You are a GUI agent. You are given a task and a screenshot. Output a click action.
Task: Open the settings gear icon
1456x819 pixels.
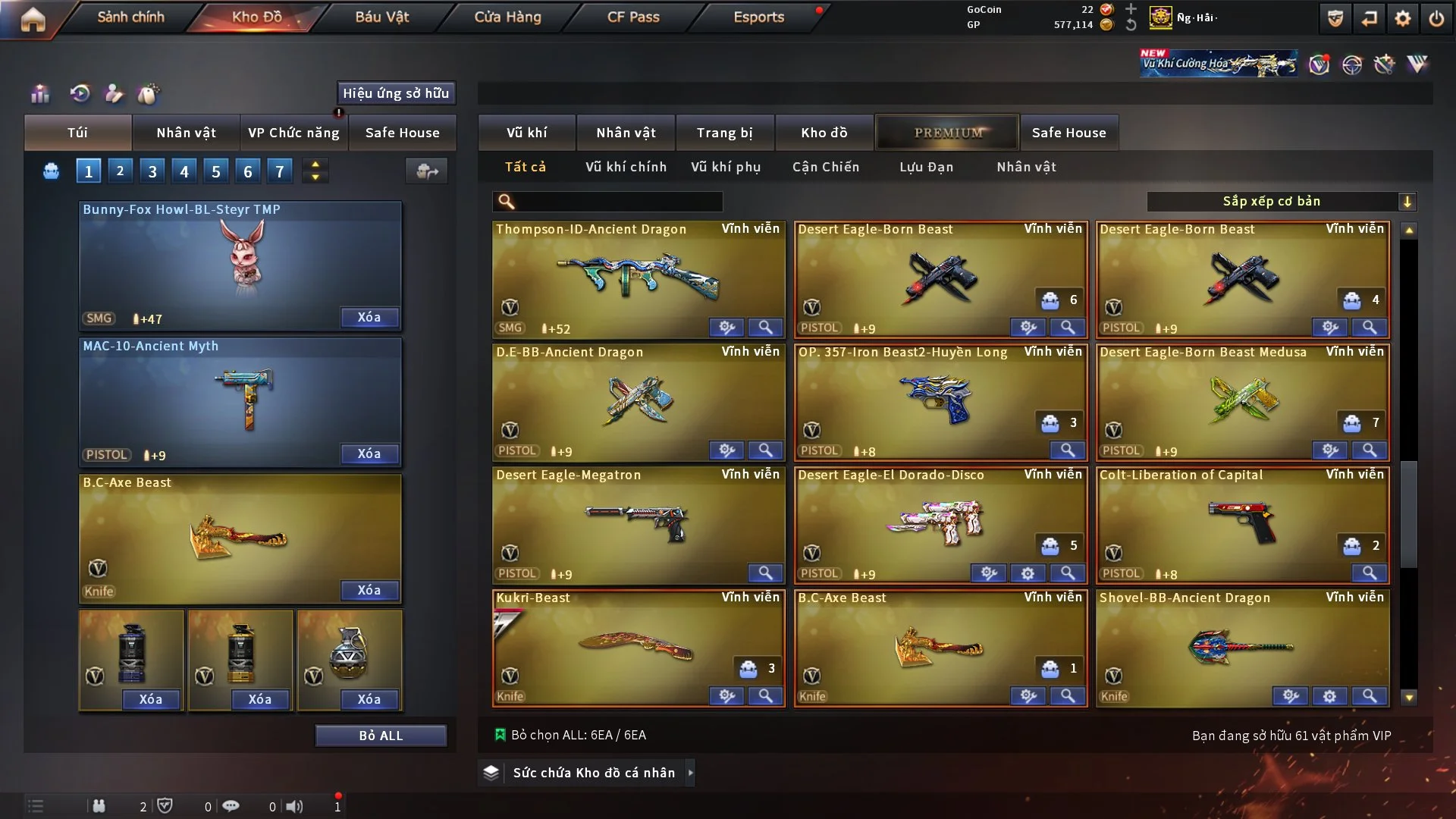pyautogui.click(x=1403, y=18)
